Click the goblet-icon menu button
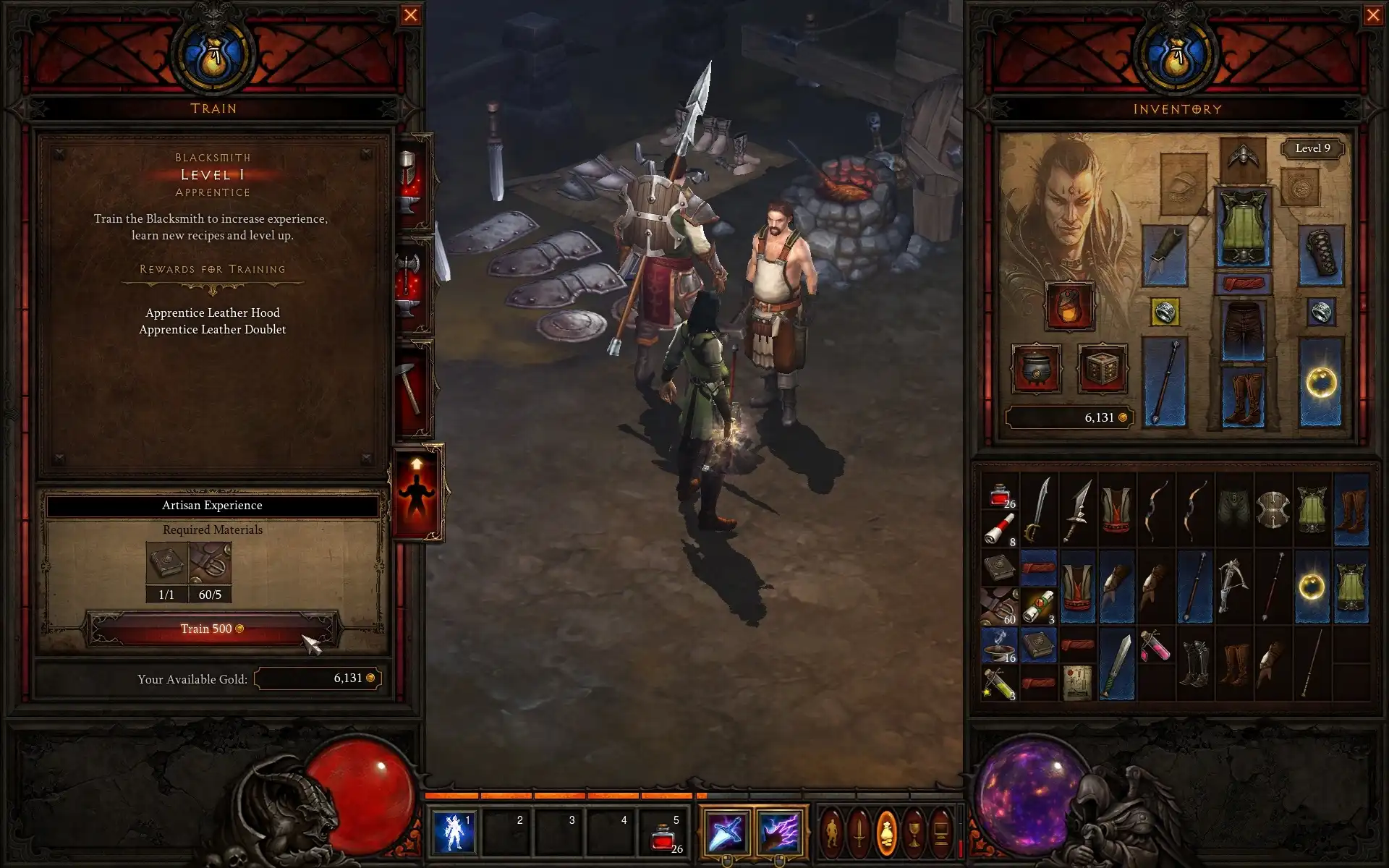Image resolution: width=1389 pixels, height=868 pixels. coord(914,833)
